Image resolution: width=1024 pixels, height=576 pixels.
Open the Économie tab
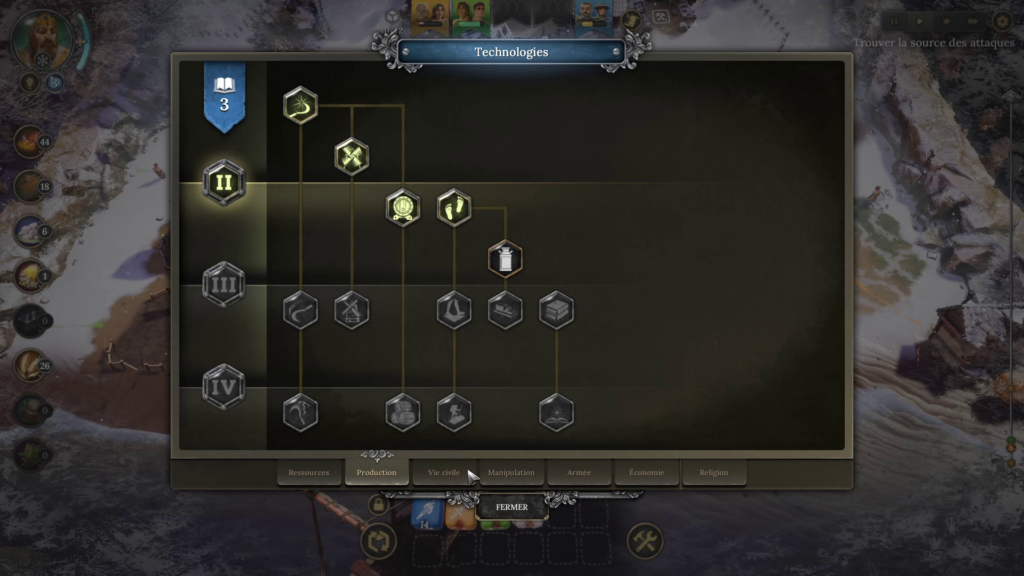[646, 472]
